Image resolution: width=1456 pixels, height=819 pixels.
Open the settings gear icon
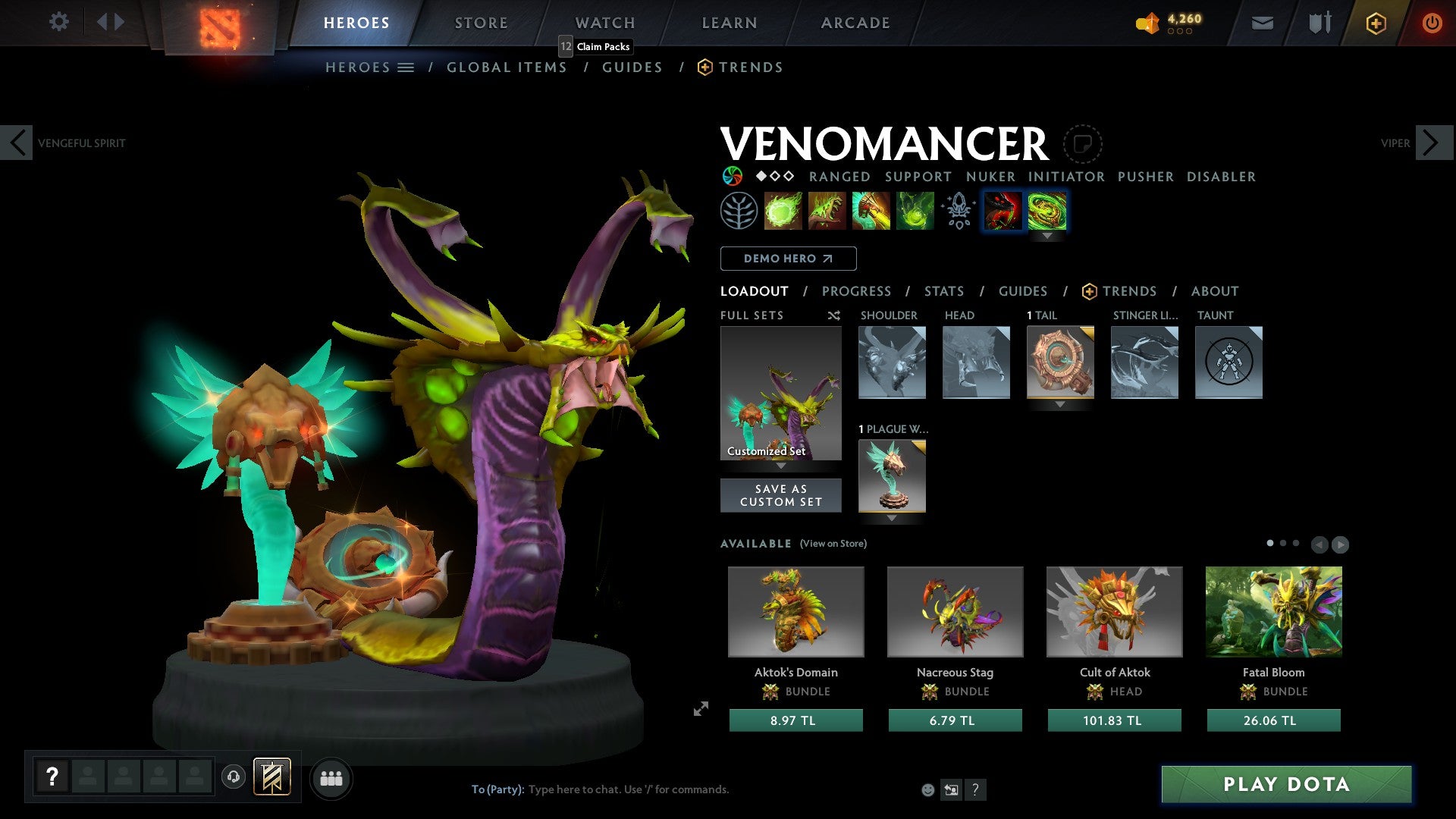click(58, 22)
